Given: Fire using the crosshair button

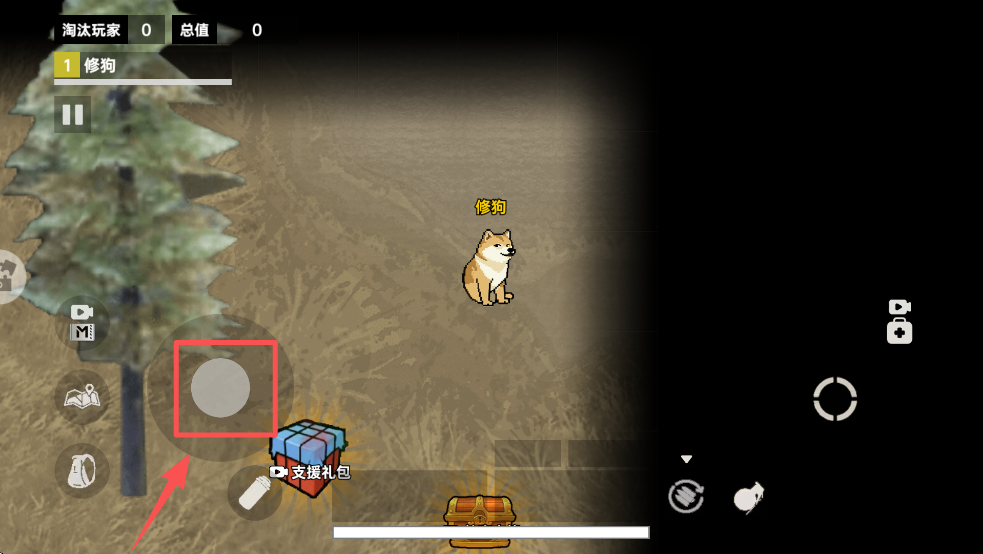Looking at the screenshot, I should [x=835, y=399].
